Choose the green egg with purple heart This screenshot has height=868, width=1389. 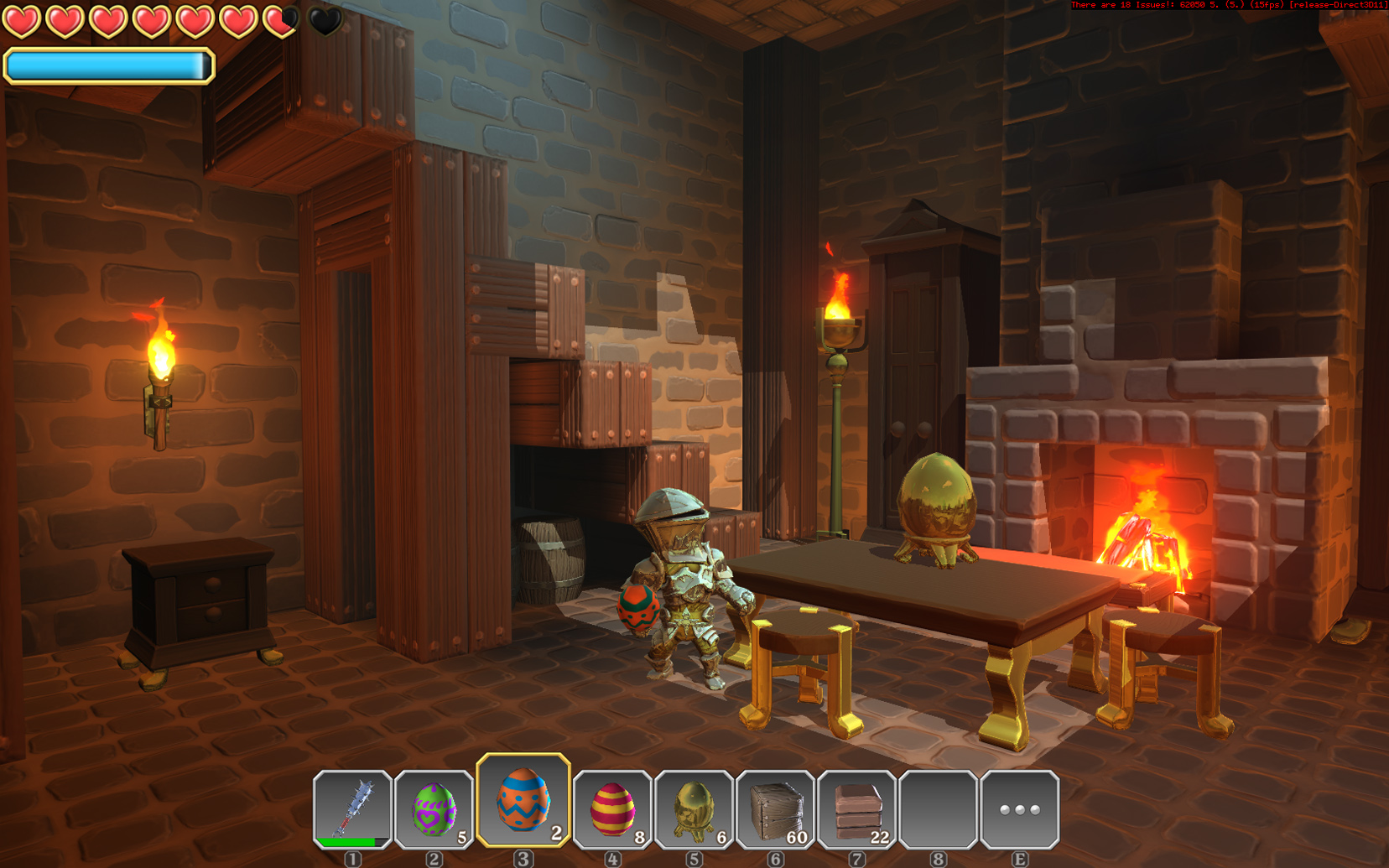click(x=434, y=809)
